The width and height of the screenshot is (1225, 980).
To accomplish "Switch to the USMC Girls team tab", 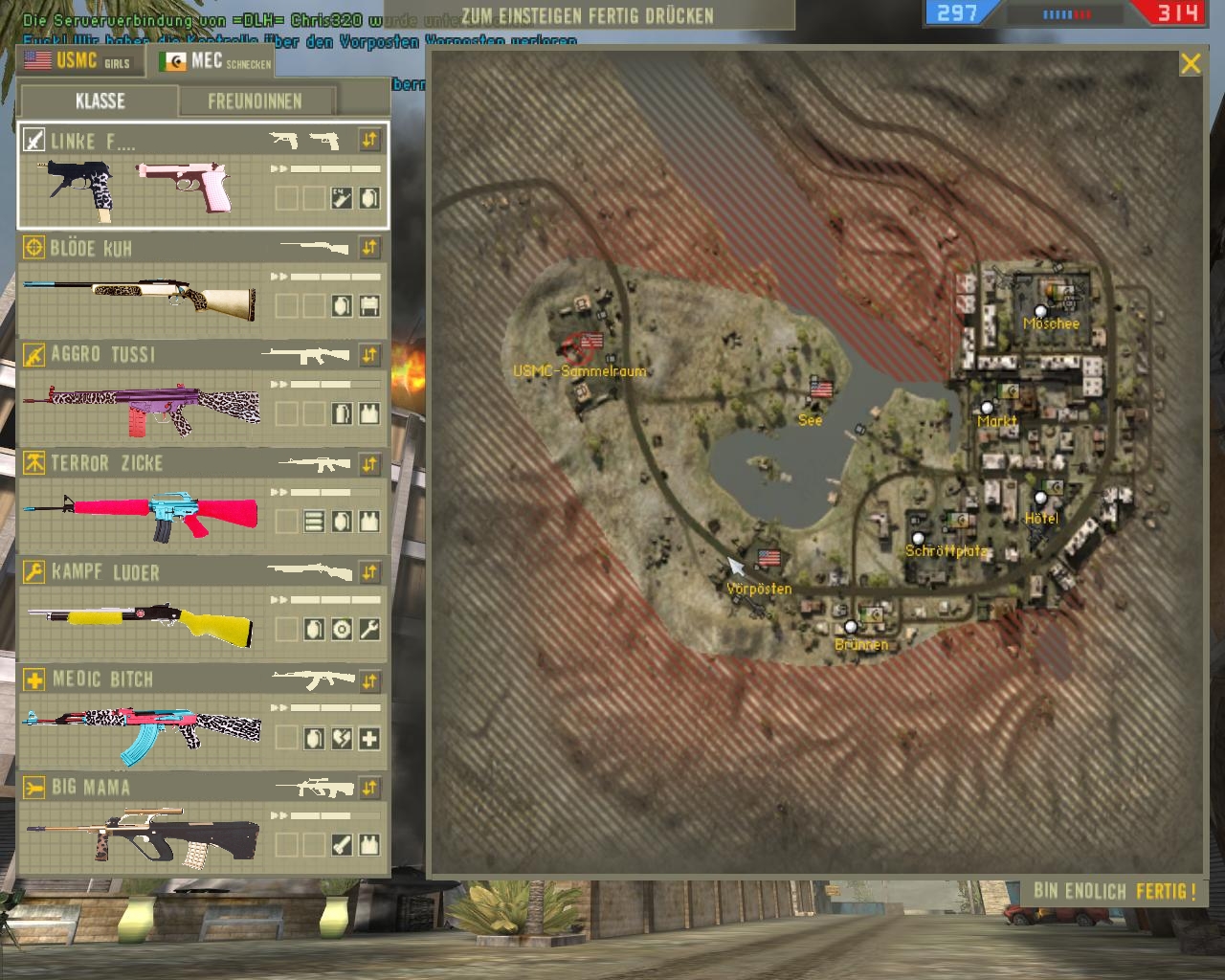I will pos(78,61).
